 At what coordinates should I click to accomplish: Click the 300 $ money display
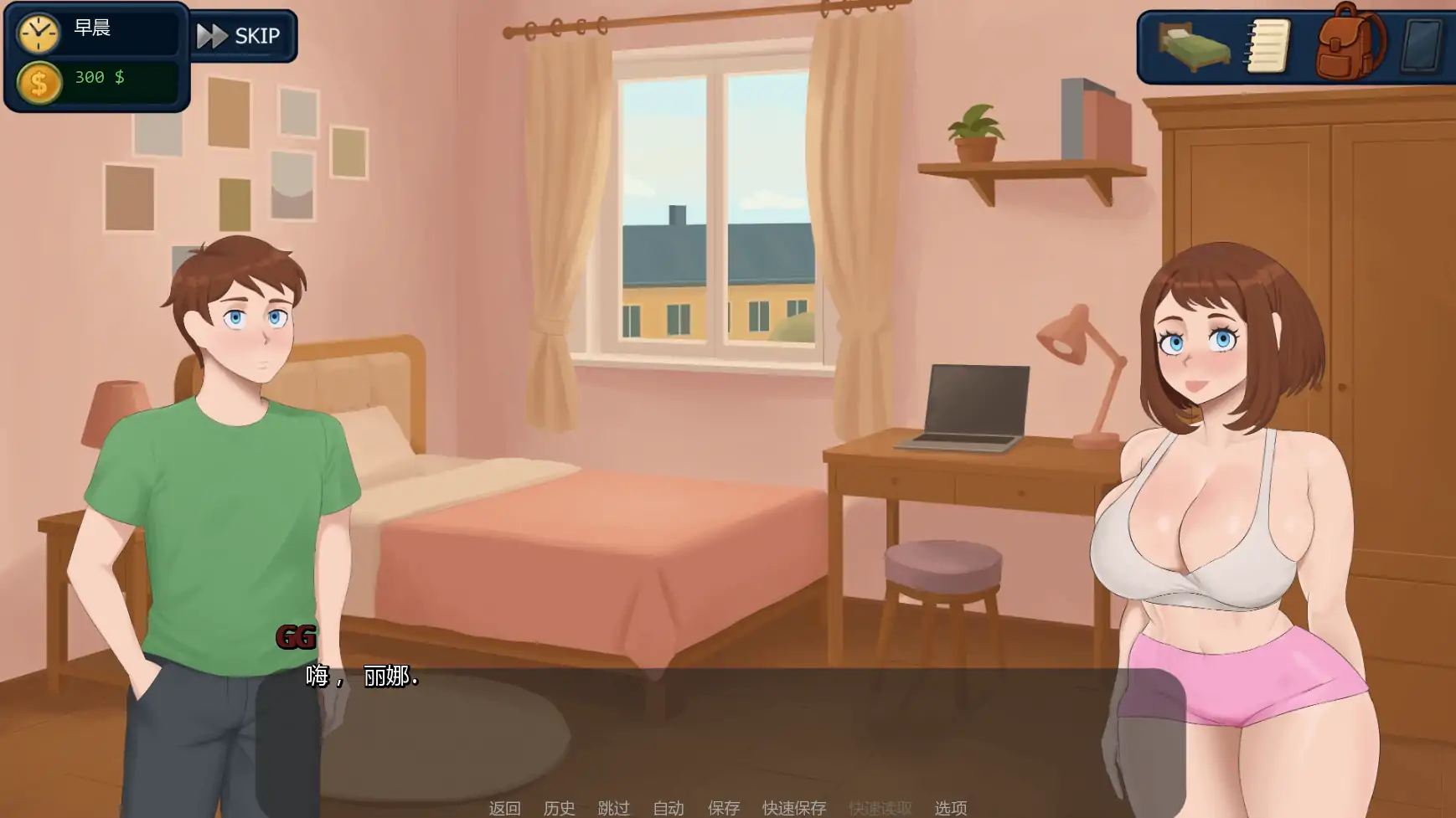point(98,79)
